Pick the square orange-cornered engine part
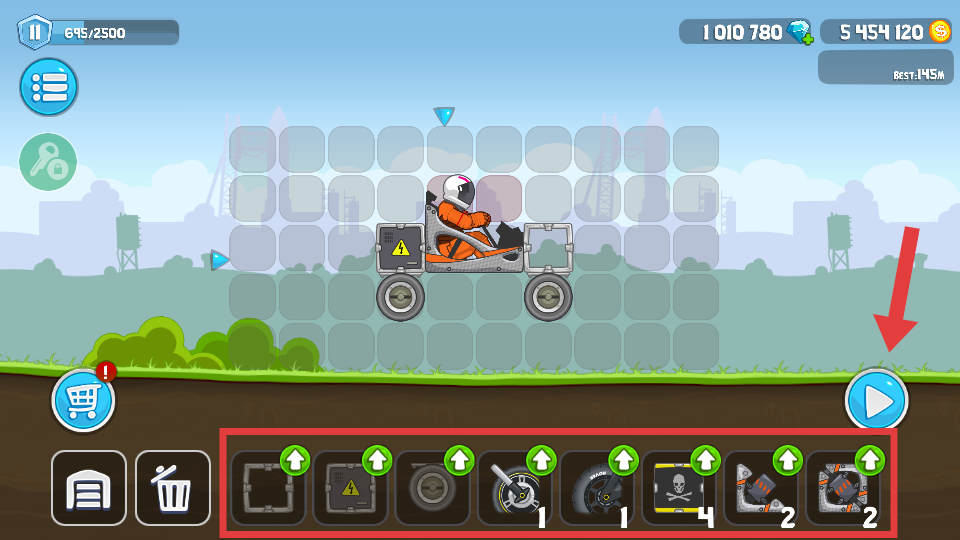This screenshot has width=960, height=540. (x=840, y=490)
